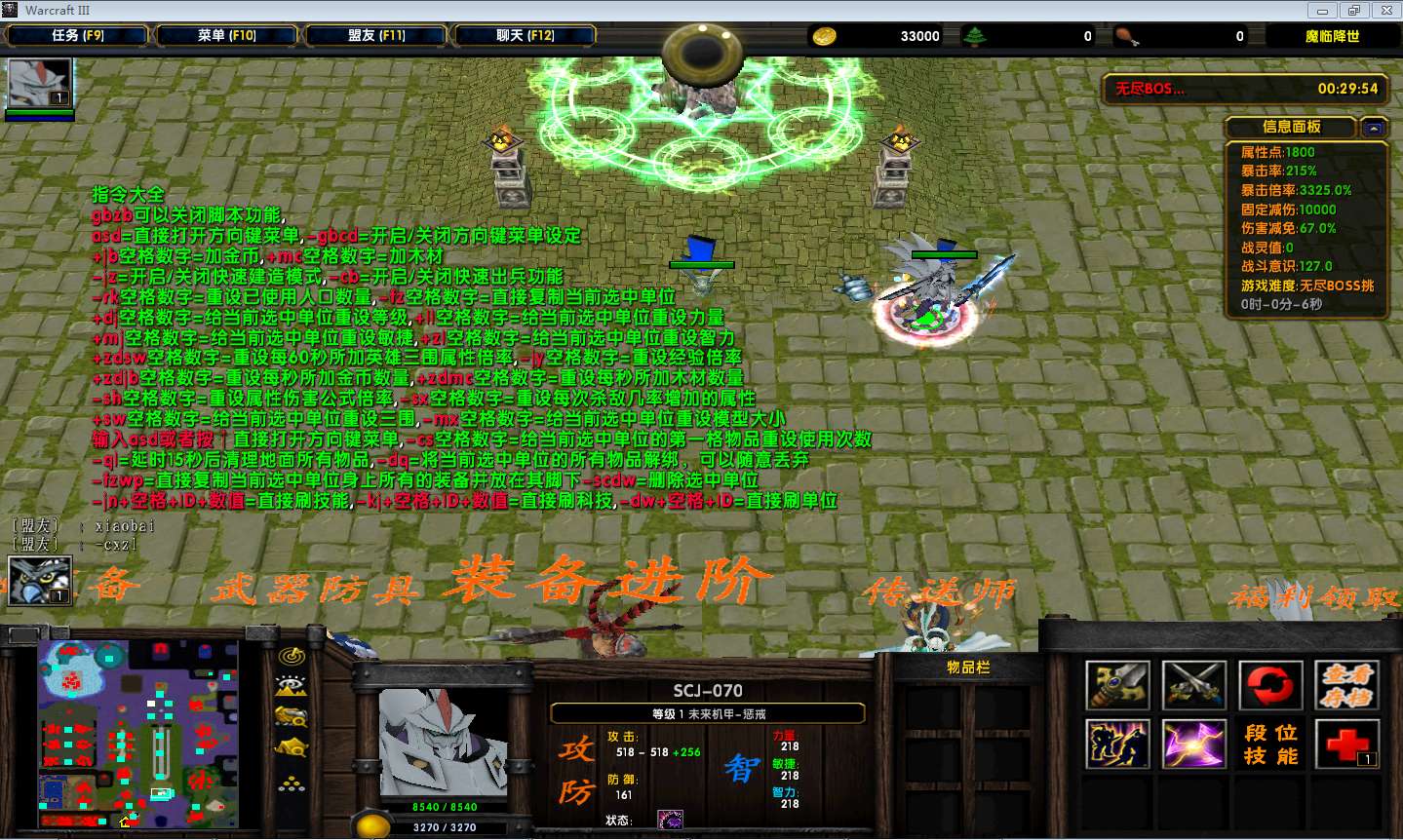
Task: Use the red cross healing ability
Action: pos(1347,745)
